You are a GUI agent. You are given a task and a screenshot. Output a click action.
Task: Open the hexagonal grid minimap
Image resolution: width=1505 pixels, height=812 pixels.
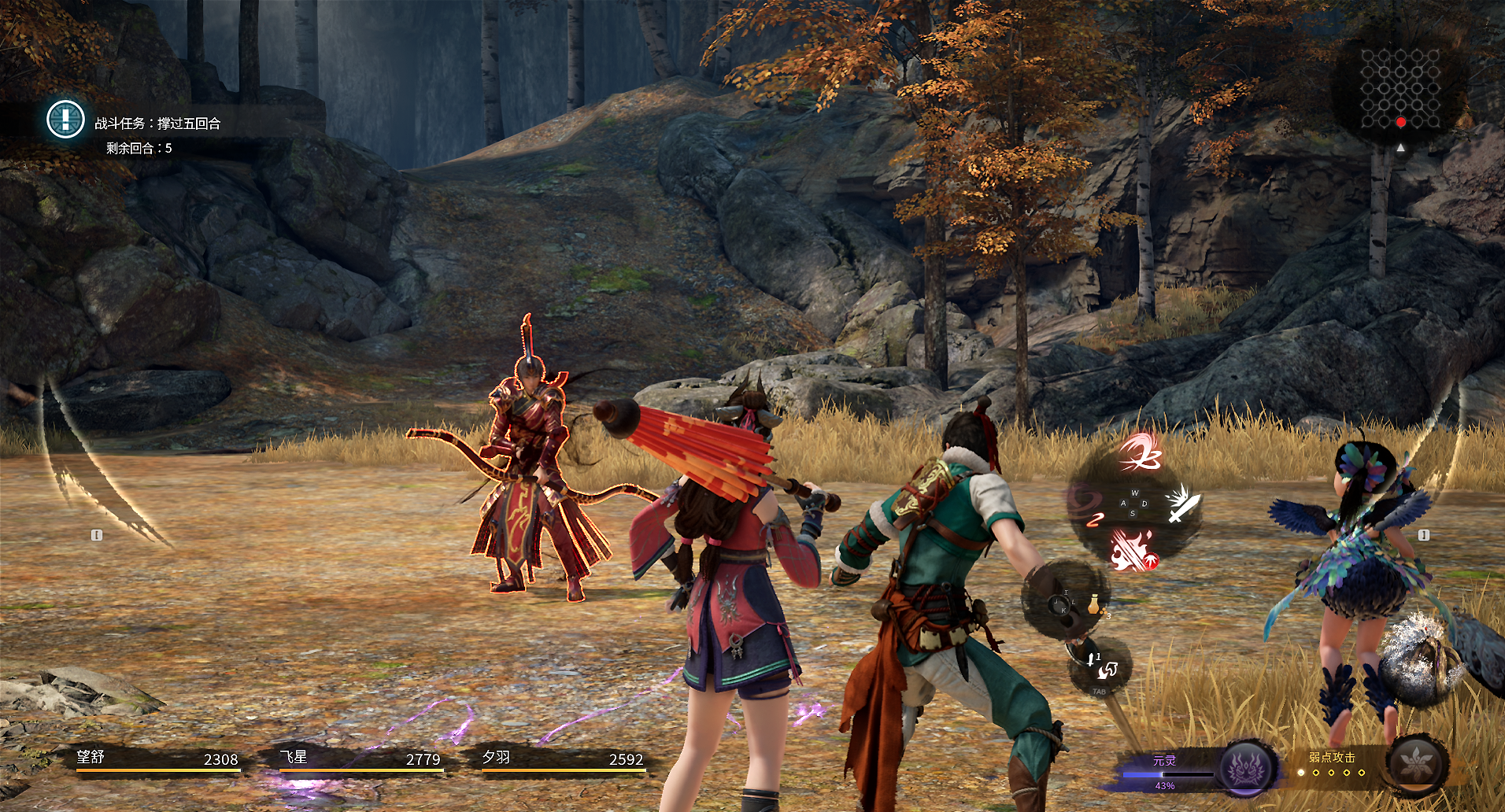tap(1400, 88)
